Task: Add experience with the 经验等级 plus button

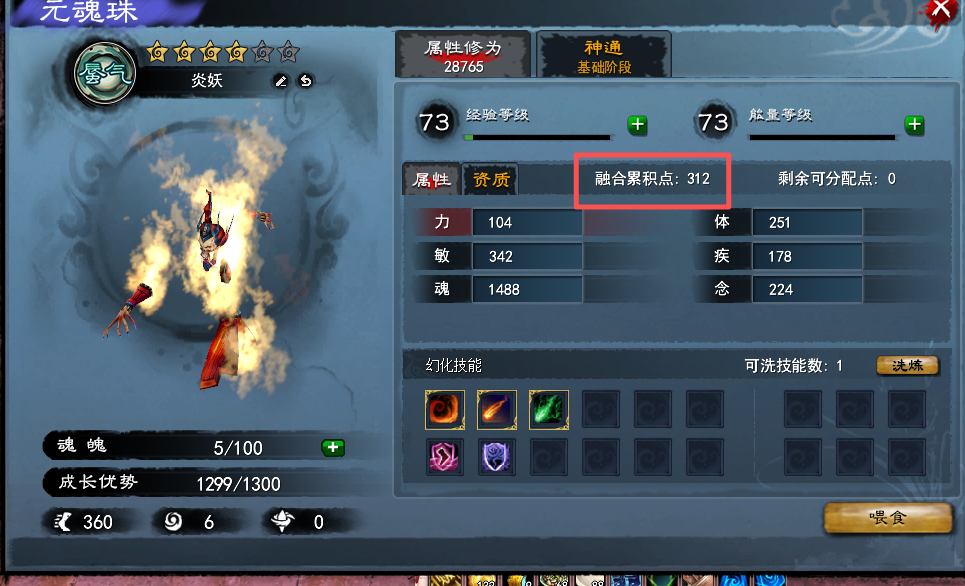Action: (637, 125)
